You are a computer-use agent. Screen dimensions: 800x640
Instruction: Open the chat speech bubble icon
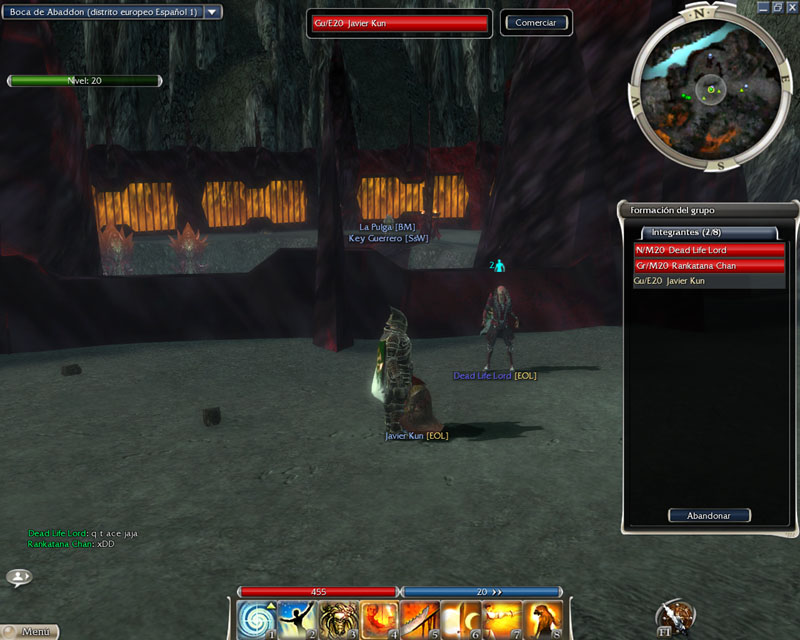point(19,577)
